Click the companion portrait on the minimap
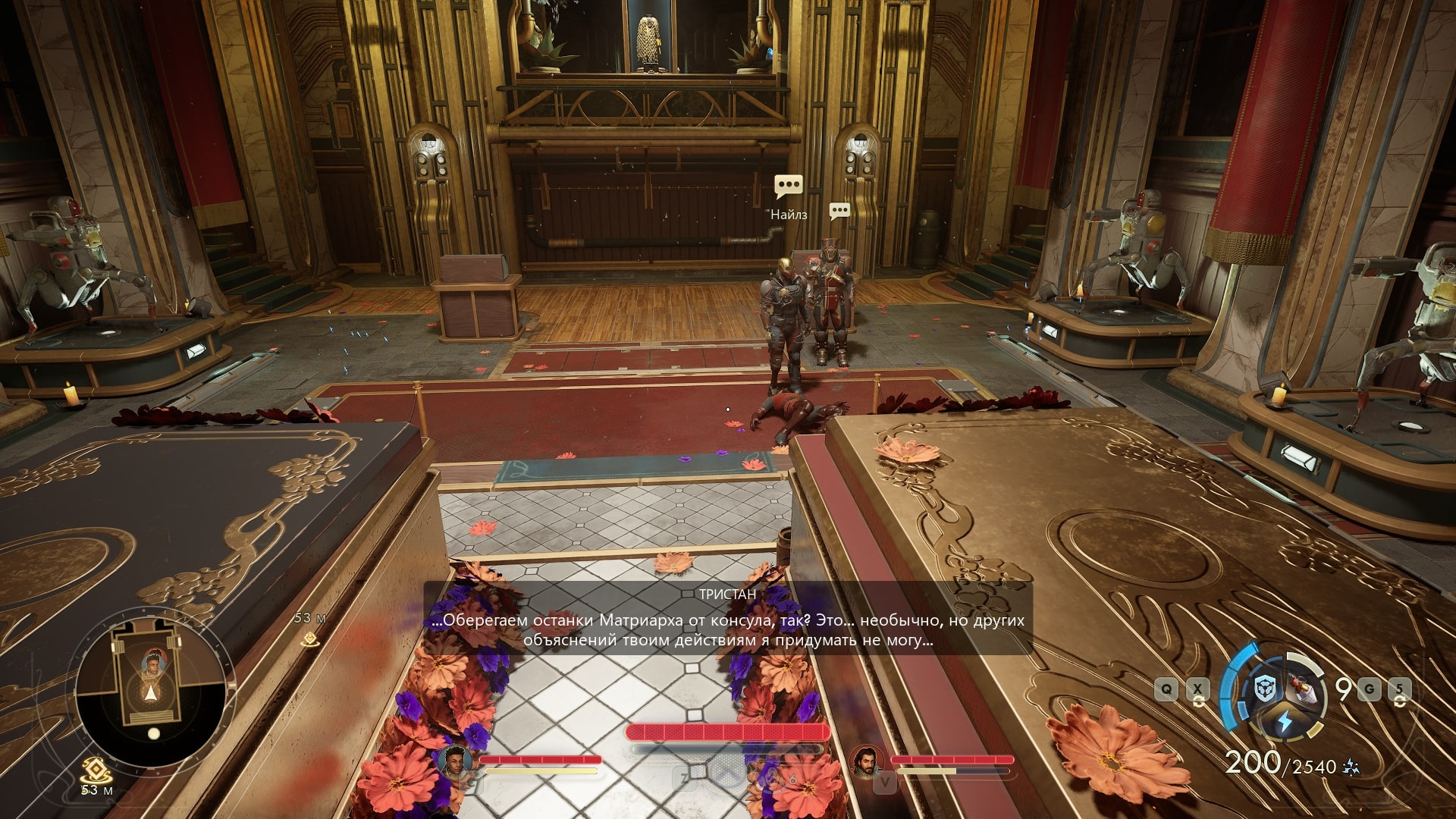The height and width of the screenshot is (819, 1456). [x=154, y=664]
